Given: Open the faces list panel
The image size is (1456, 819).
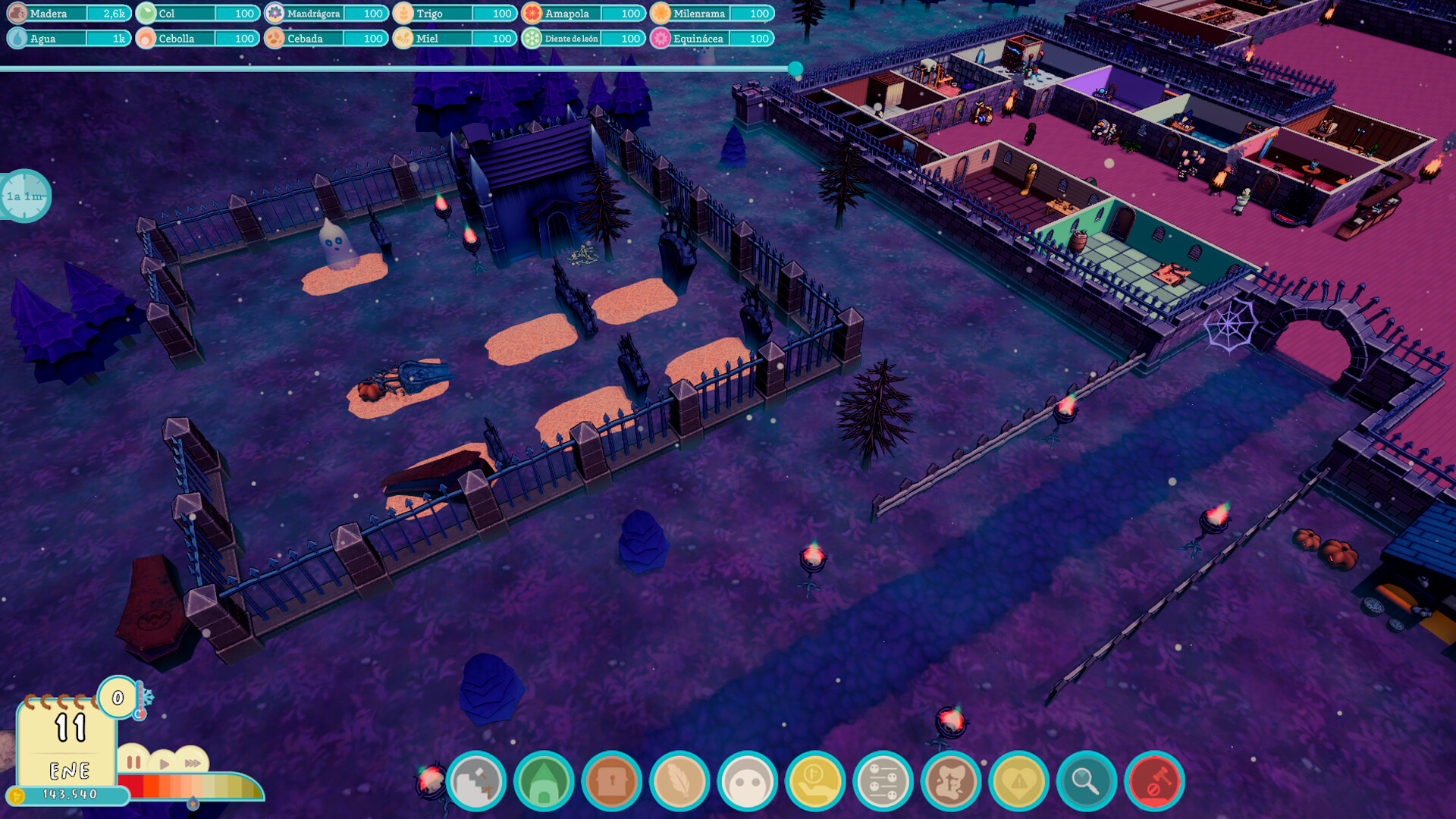Looking at the screenshot, I should (883, 781).
